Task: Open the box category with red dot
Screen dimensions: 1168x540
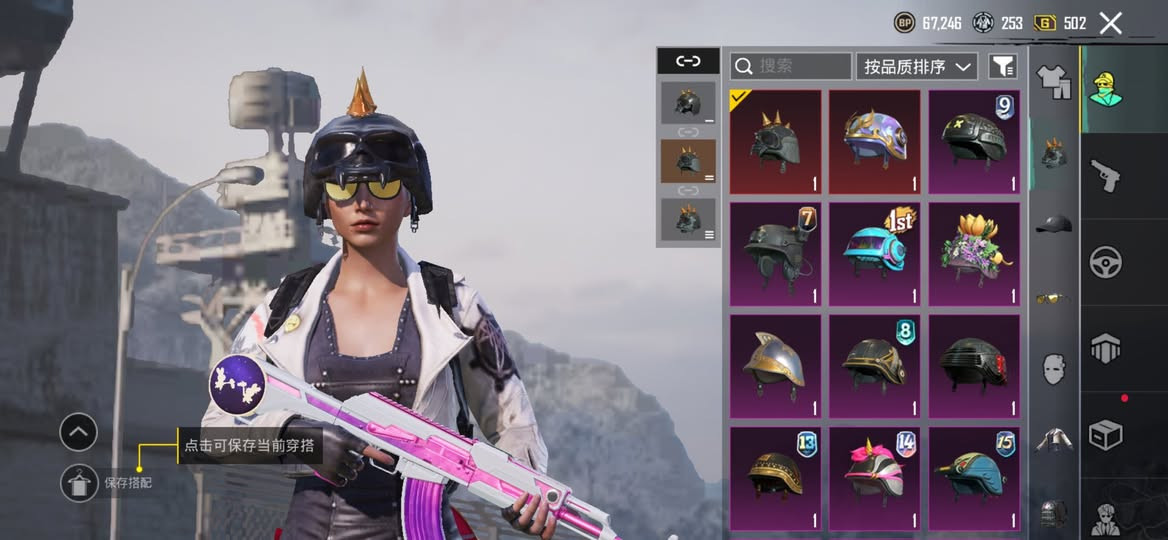Action: click(x=1105, y=434)
